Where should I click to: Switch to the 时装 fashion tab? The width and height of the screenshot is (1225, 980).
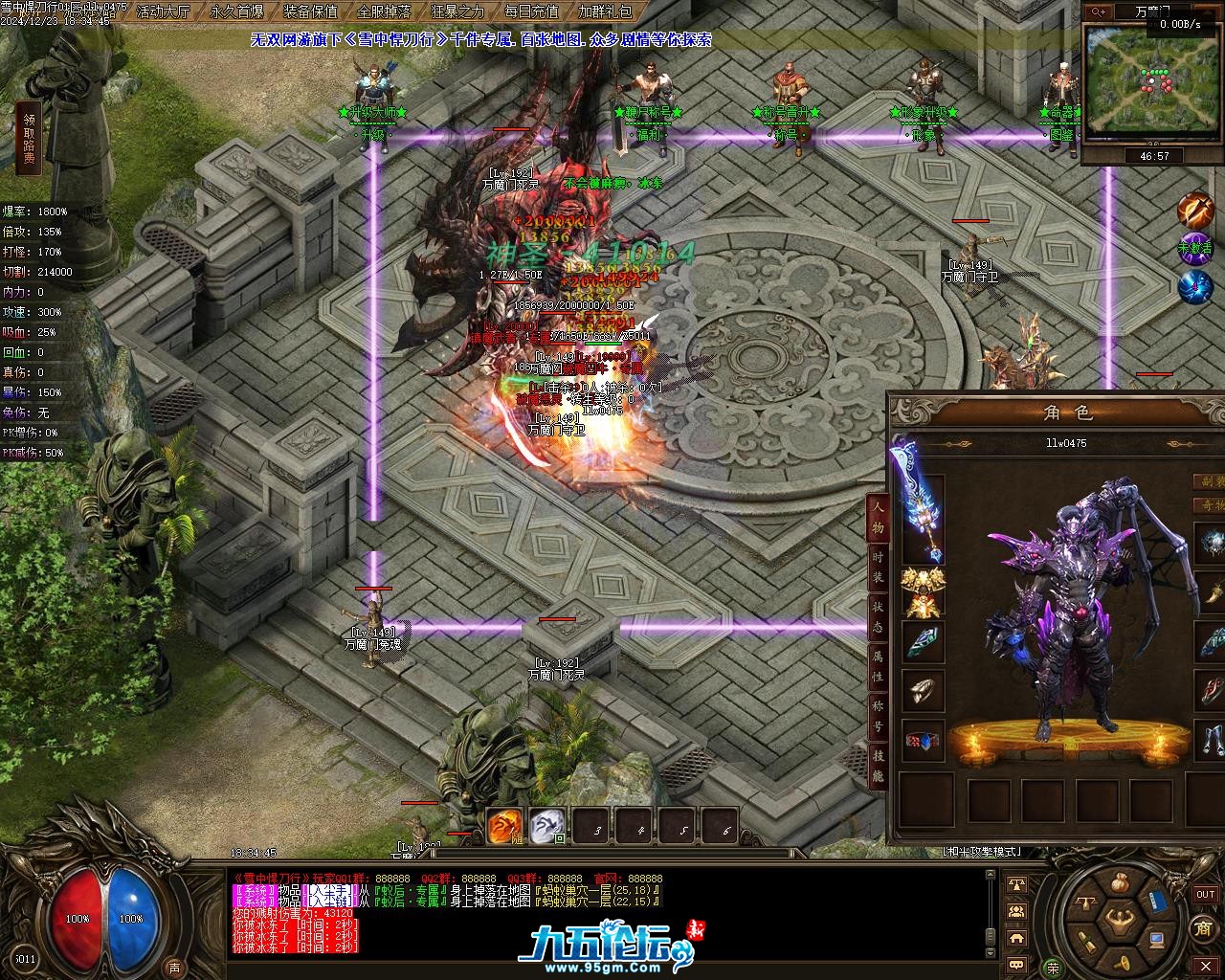[877, 565]
